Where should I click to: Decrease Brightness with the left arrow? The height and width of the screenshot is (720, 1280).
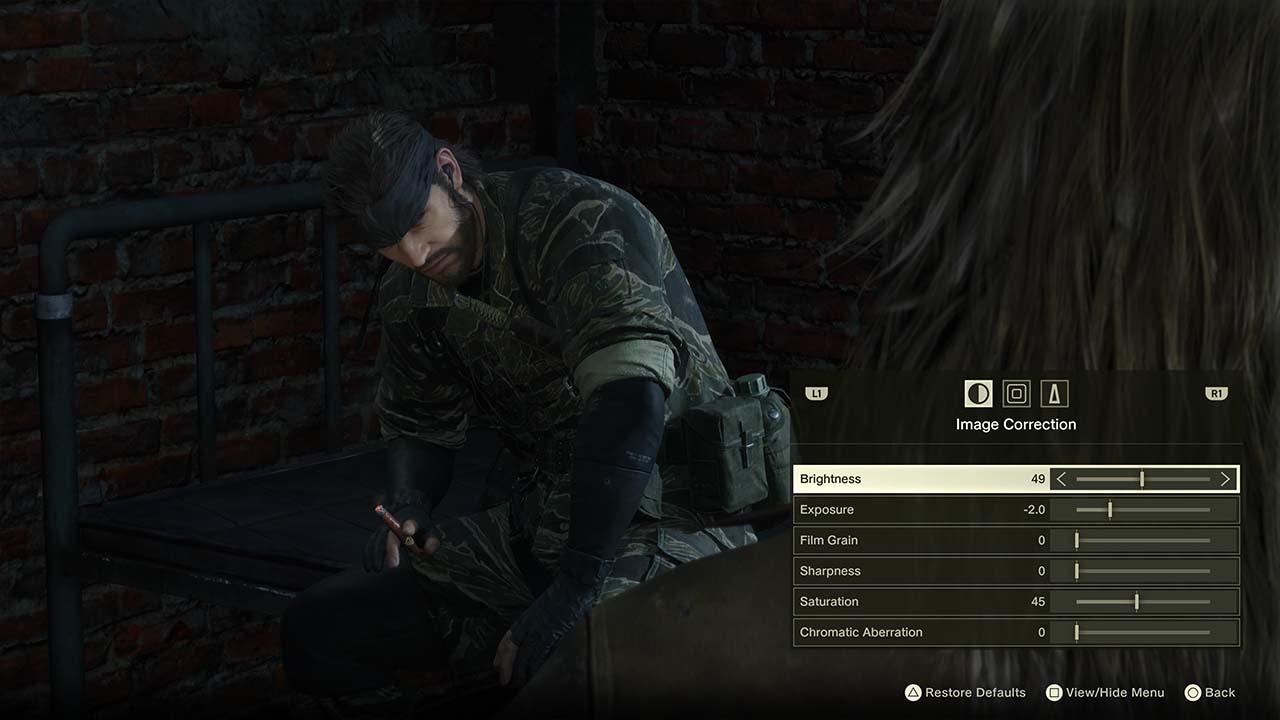1062,479
